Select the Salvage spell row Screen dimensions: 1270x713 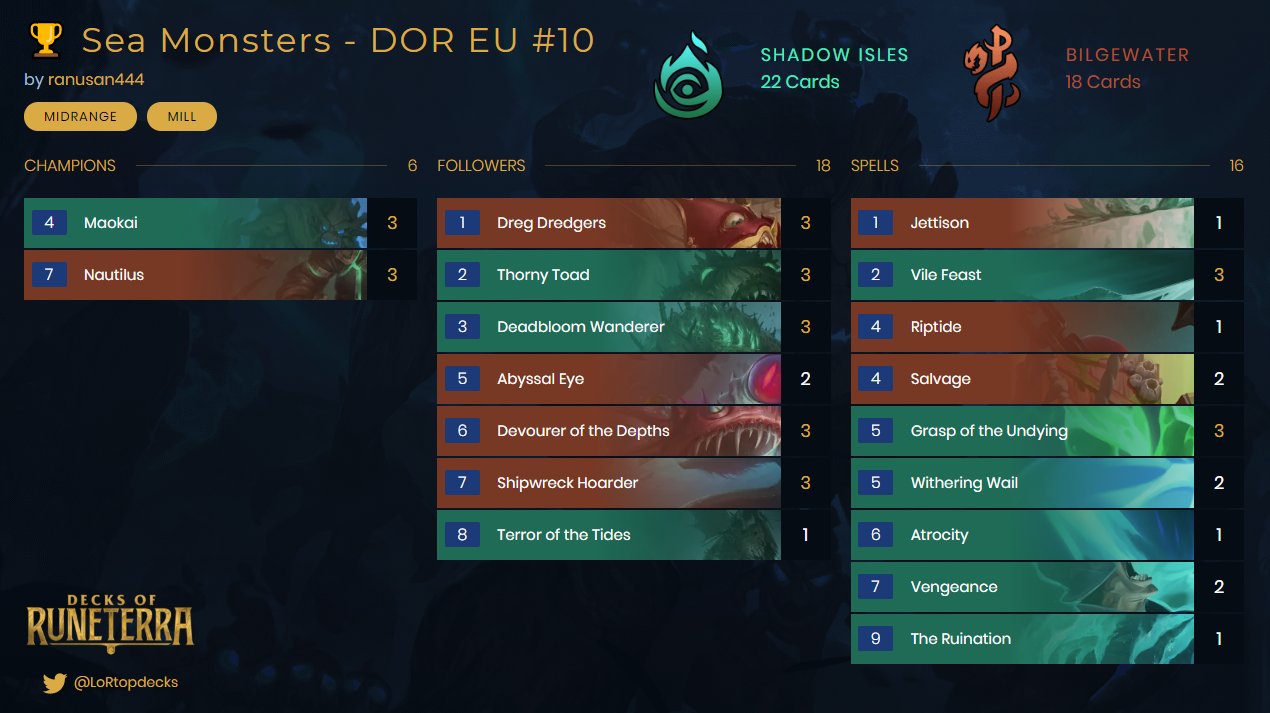pos(1021,379)
